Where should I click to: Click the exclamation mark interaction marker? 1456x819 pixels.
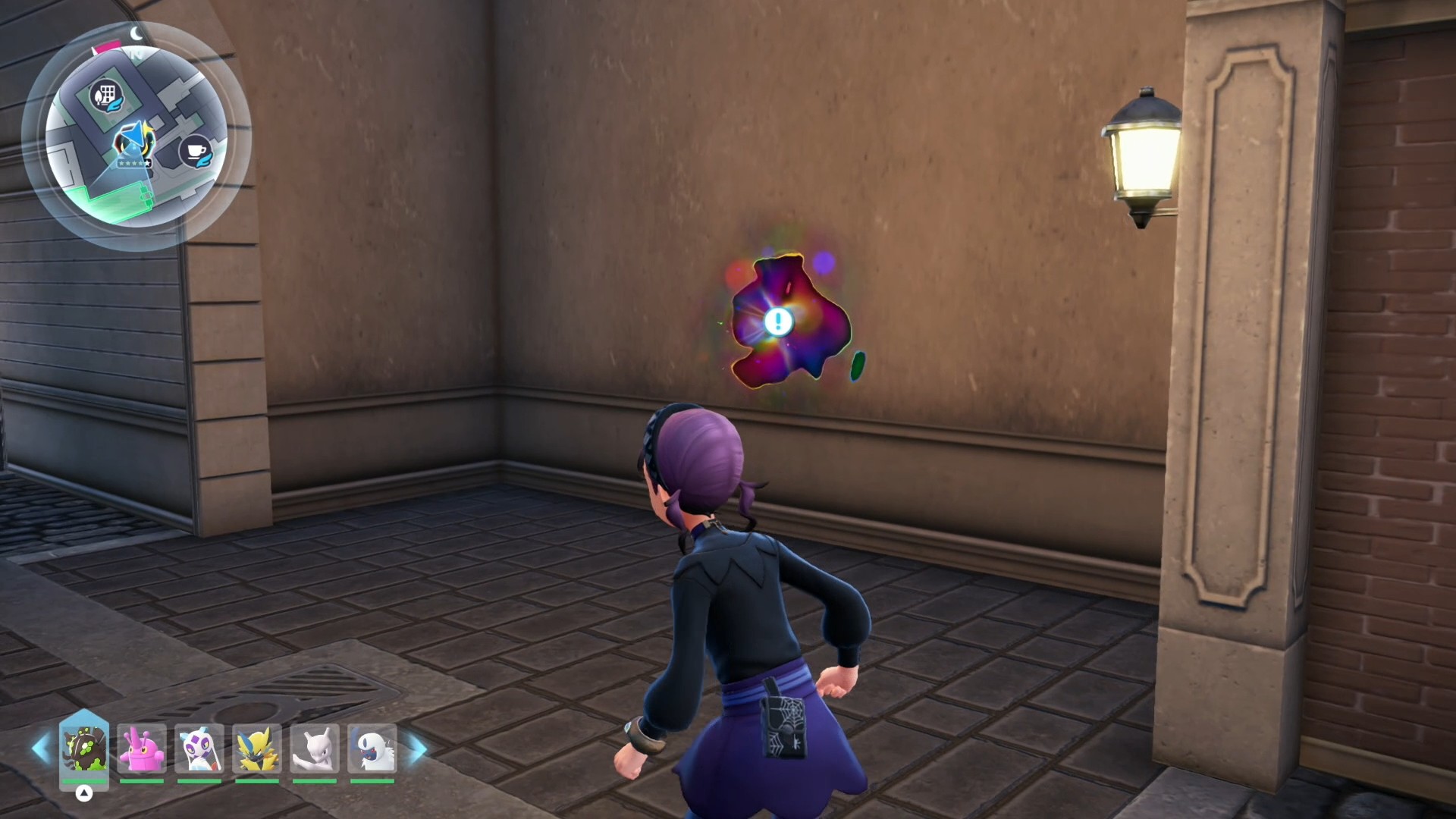click(777, 322)
